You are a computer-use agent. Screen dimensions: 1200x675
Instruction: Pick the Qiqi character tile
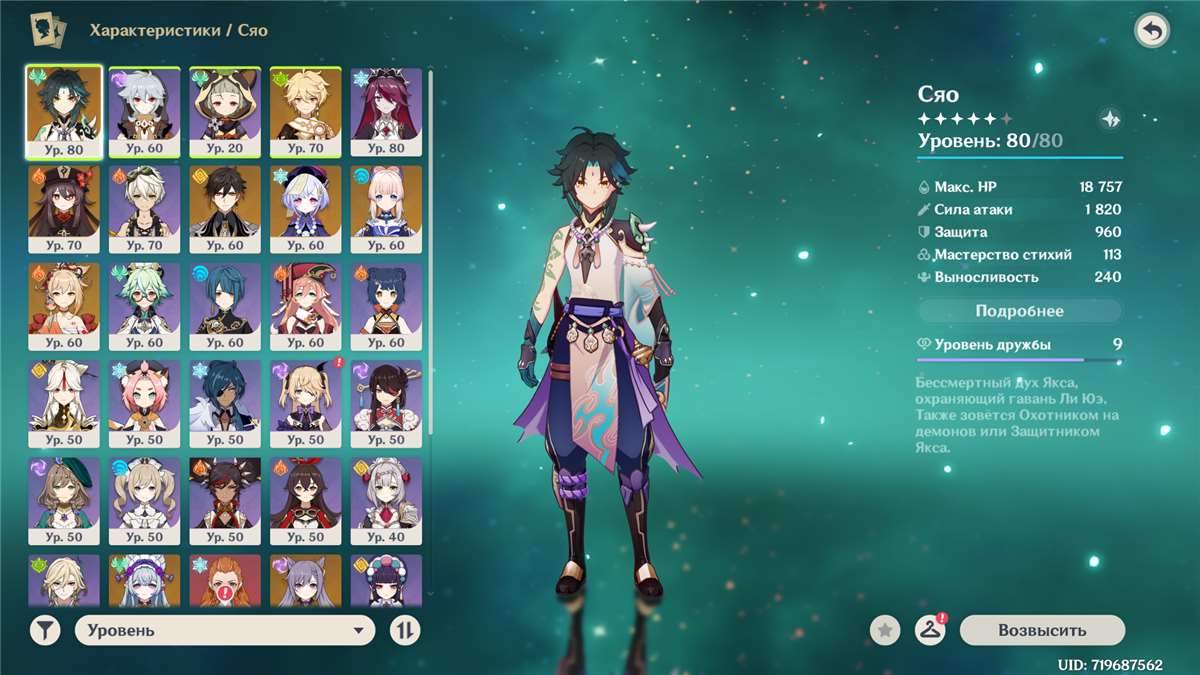pos(305,209)
